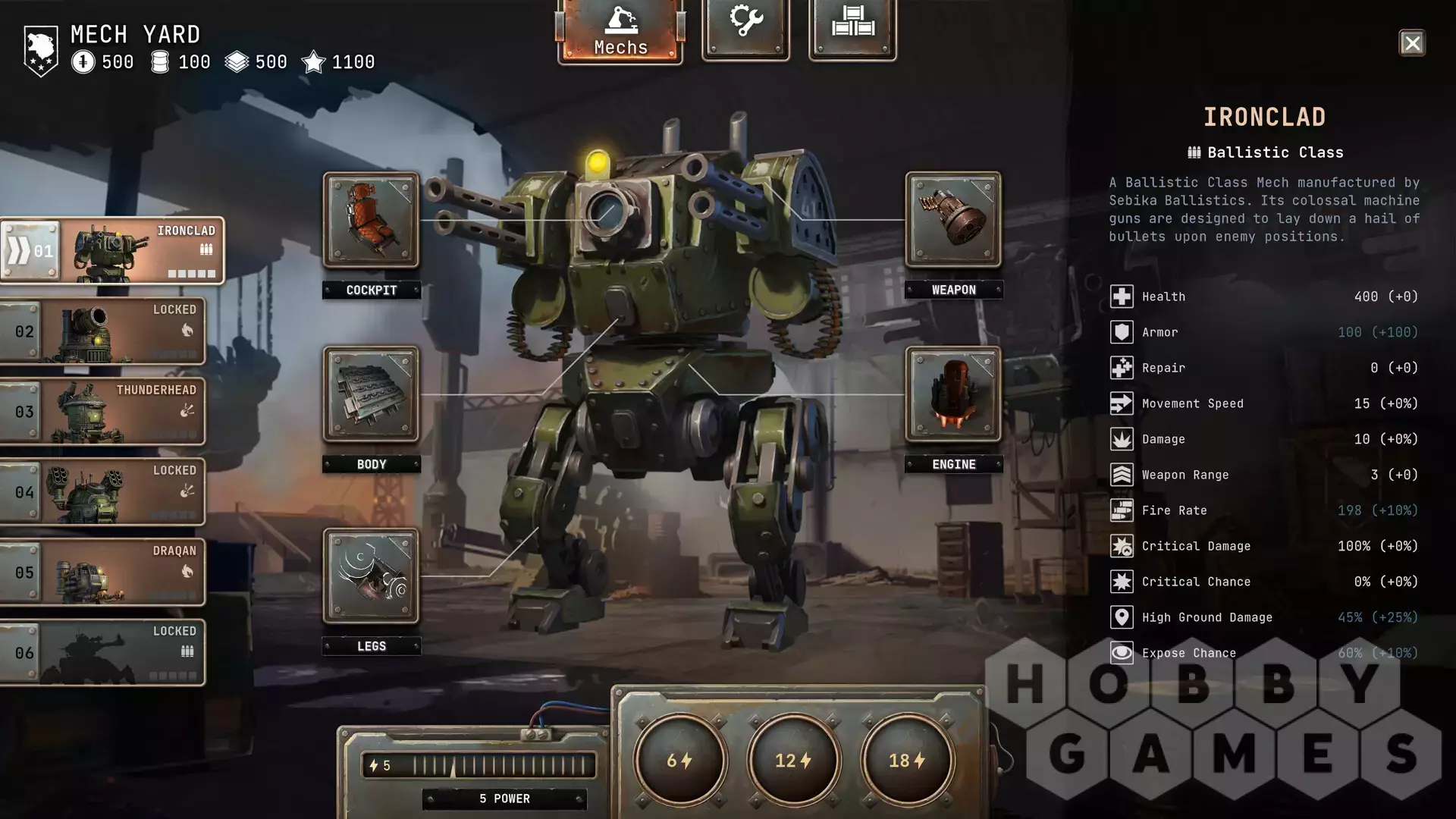Select locked mech slot 06

point(102,653)
